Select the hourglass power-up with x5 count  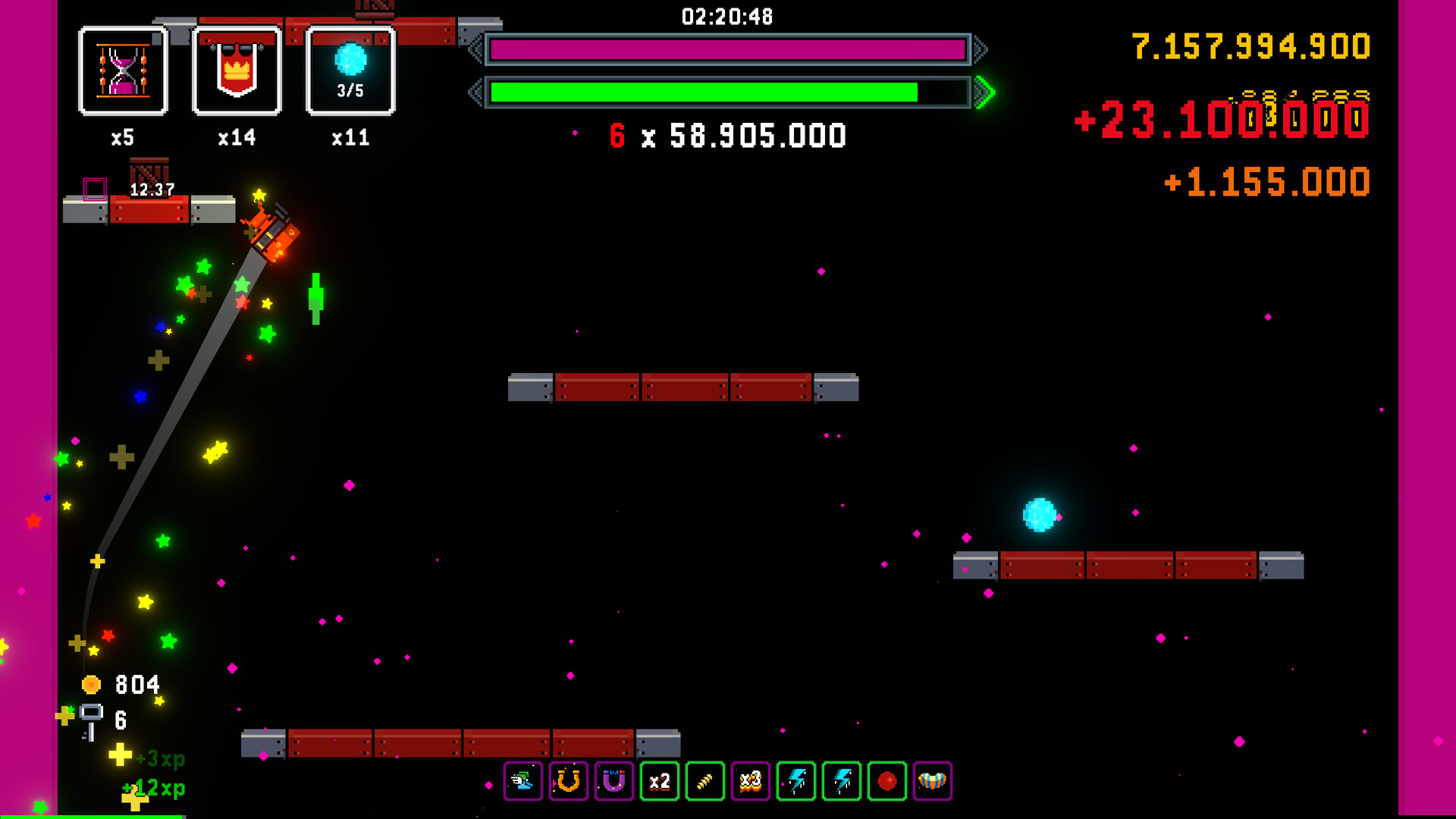[124, 72]
